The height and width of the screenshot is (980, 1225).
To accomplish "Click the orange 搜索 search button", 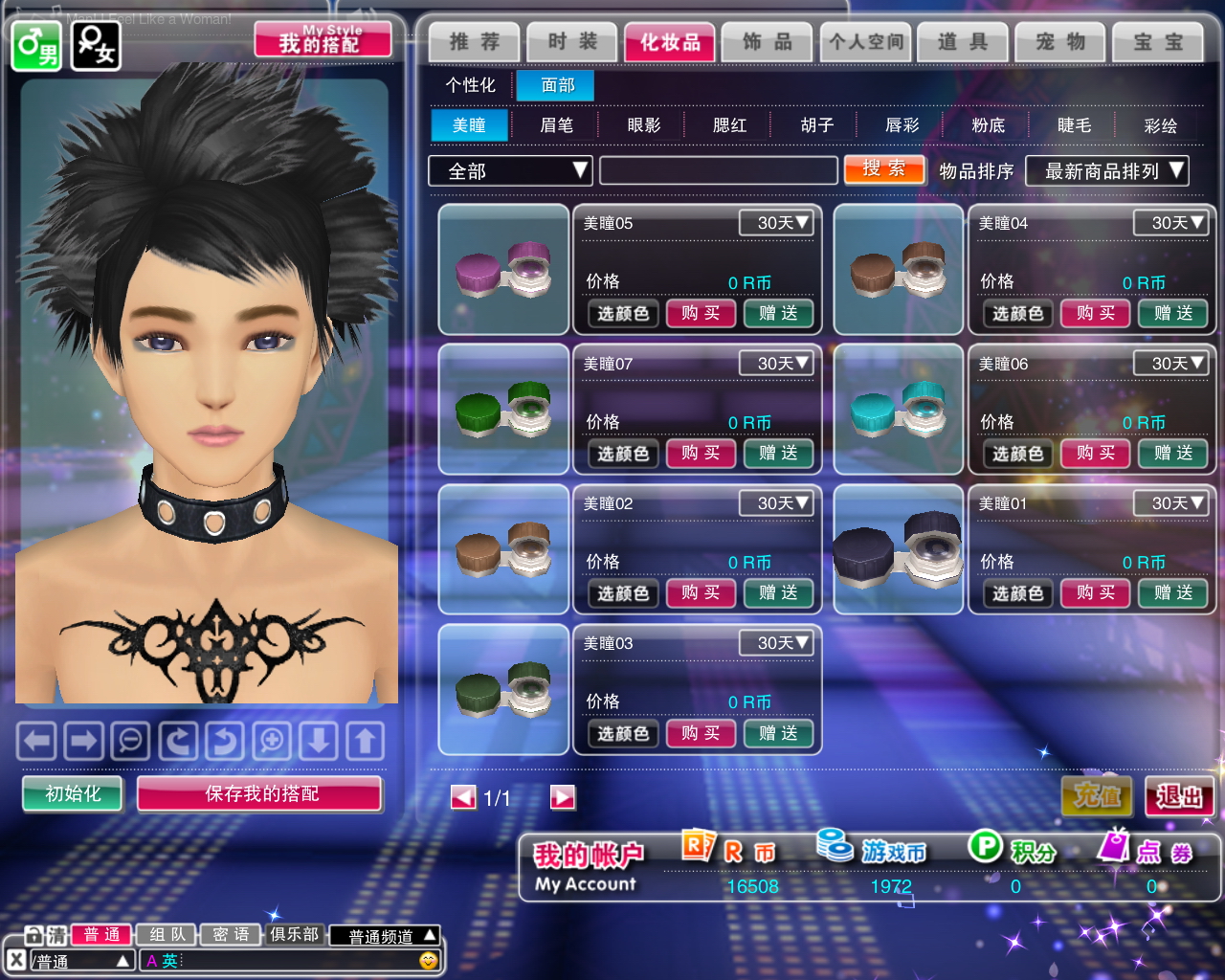I will pos(883,169).
